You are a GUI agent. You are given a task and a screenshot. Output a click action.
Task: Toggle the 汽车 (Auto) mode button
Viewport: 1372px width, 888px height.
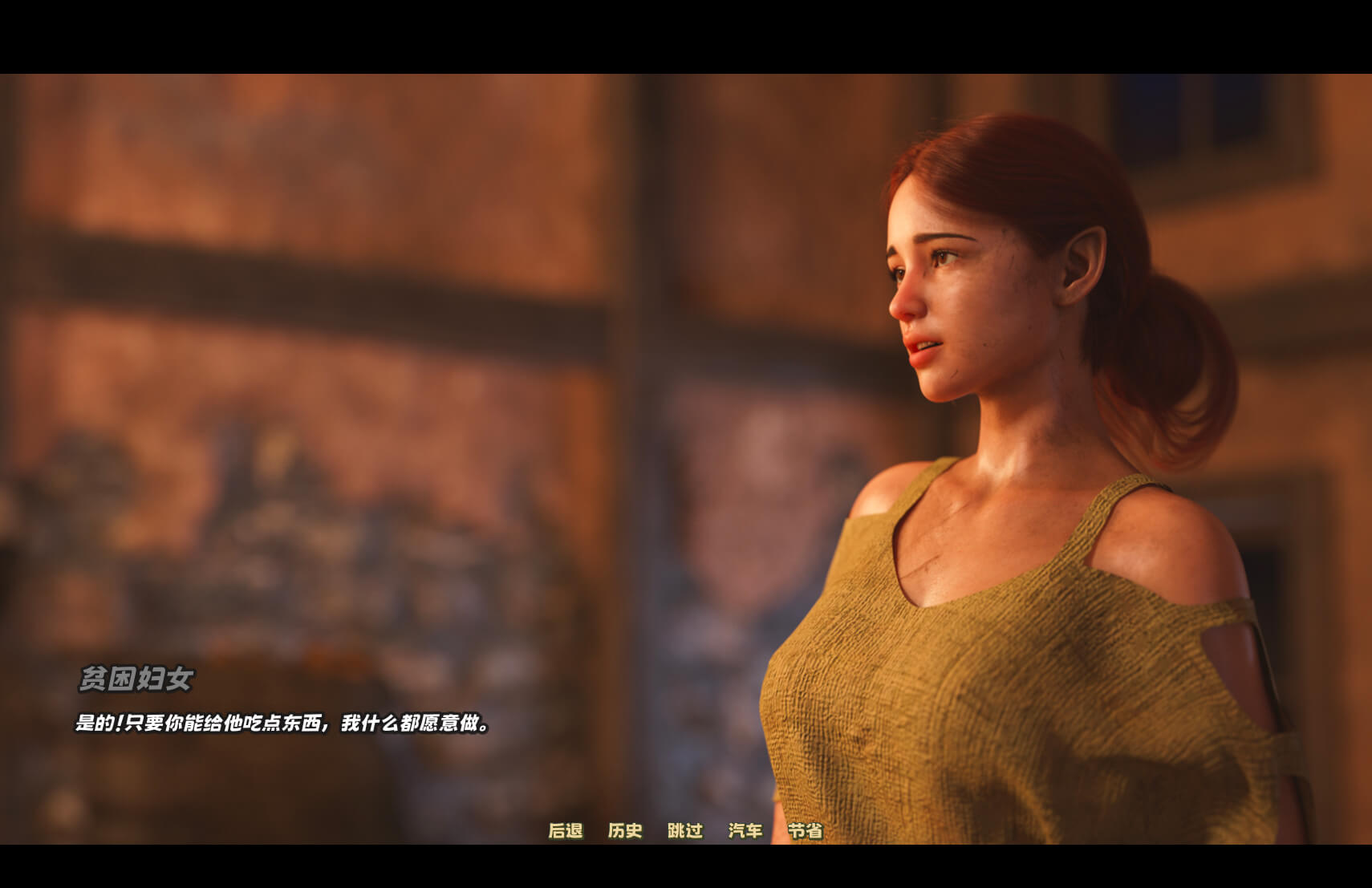745,831
